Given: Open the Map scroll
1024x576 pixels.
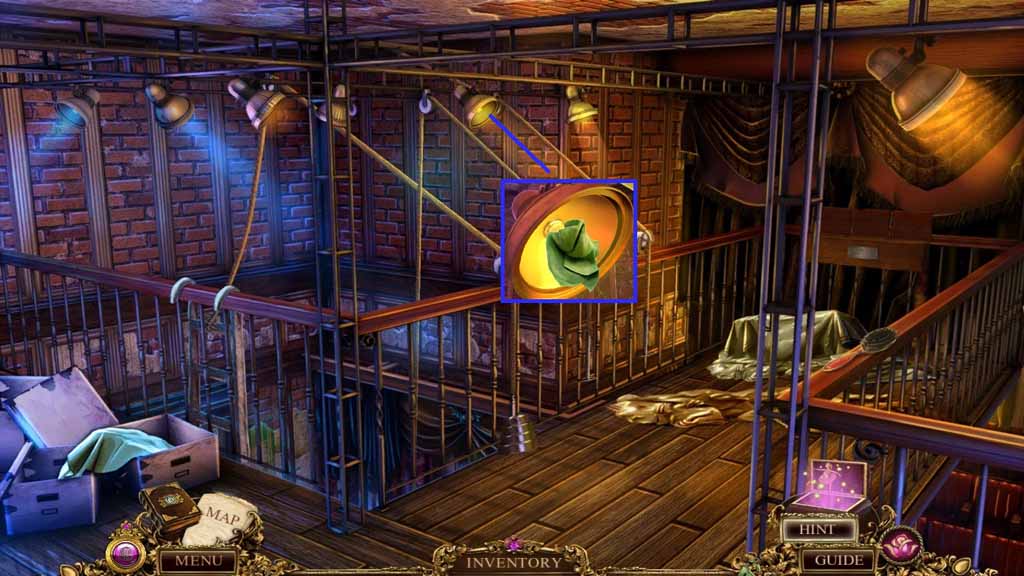Looking at the screenshot, I should [x=223, y=518].
